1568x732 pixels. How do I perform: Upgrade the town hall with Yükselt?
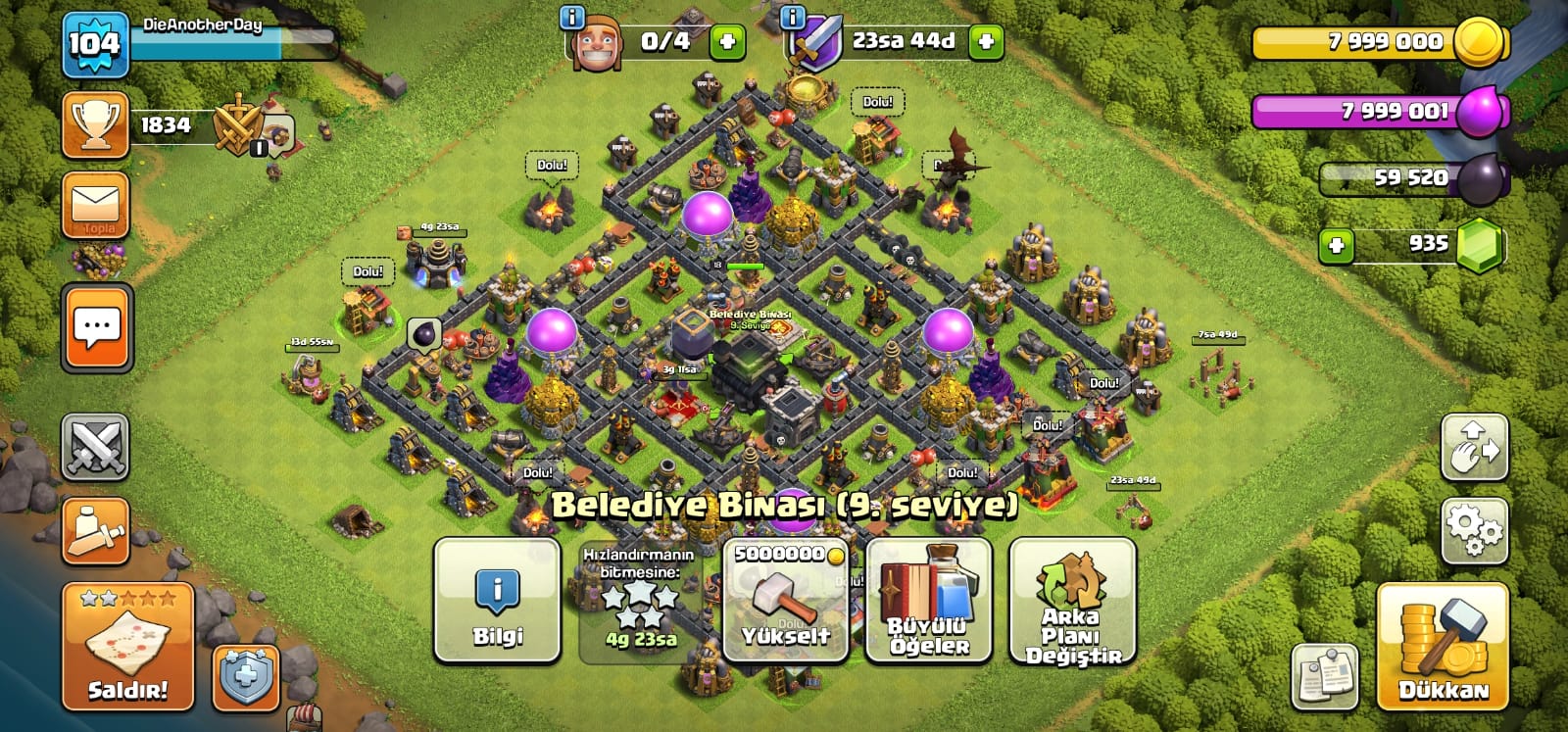[x=785, y=600]
